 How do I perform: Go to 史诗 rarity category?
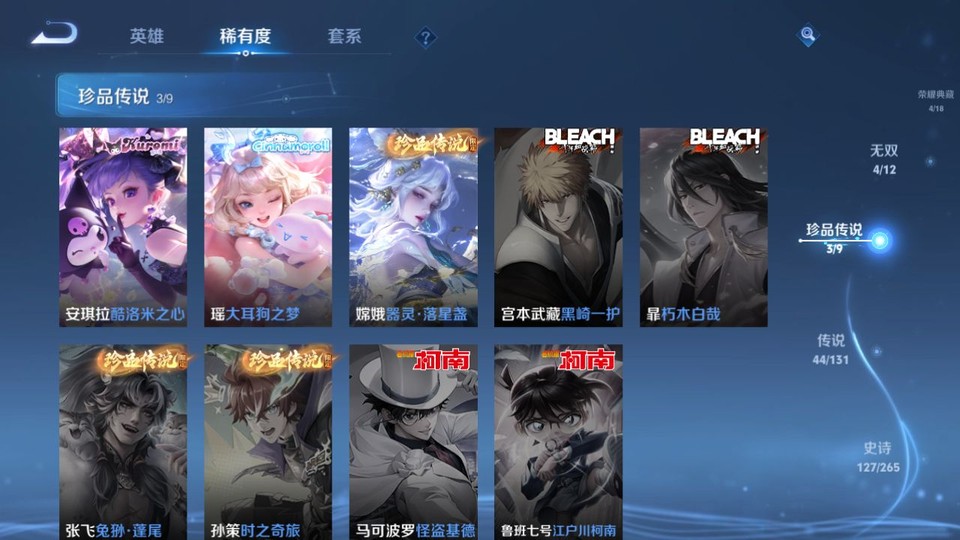[878, 455]
